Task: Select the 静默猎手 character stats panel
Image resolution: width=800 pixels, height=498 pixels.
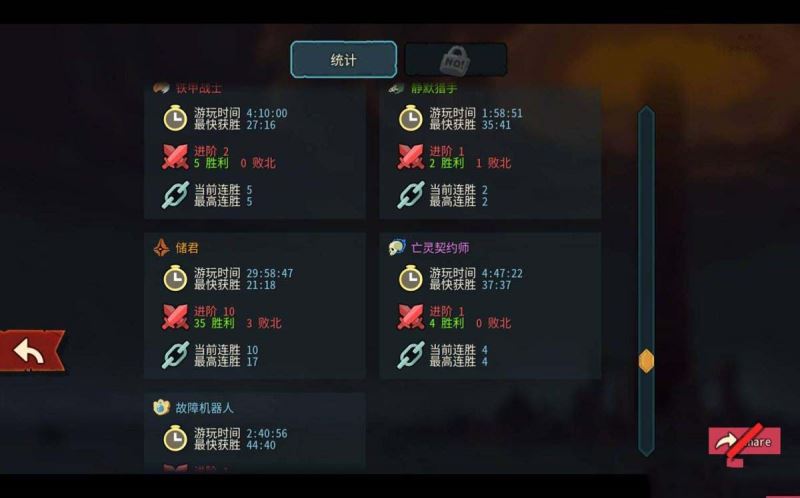Action: click(490, 150)
